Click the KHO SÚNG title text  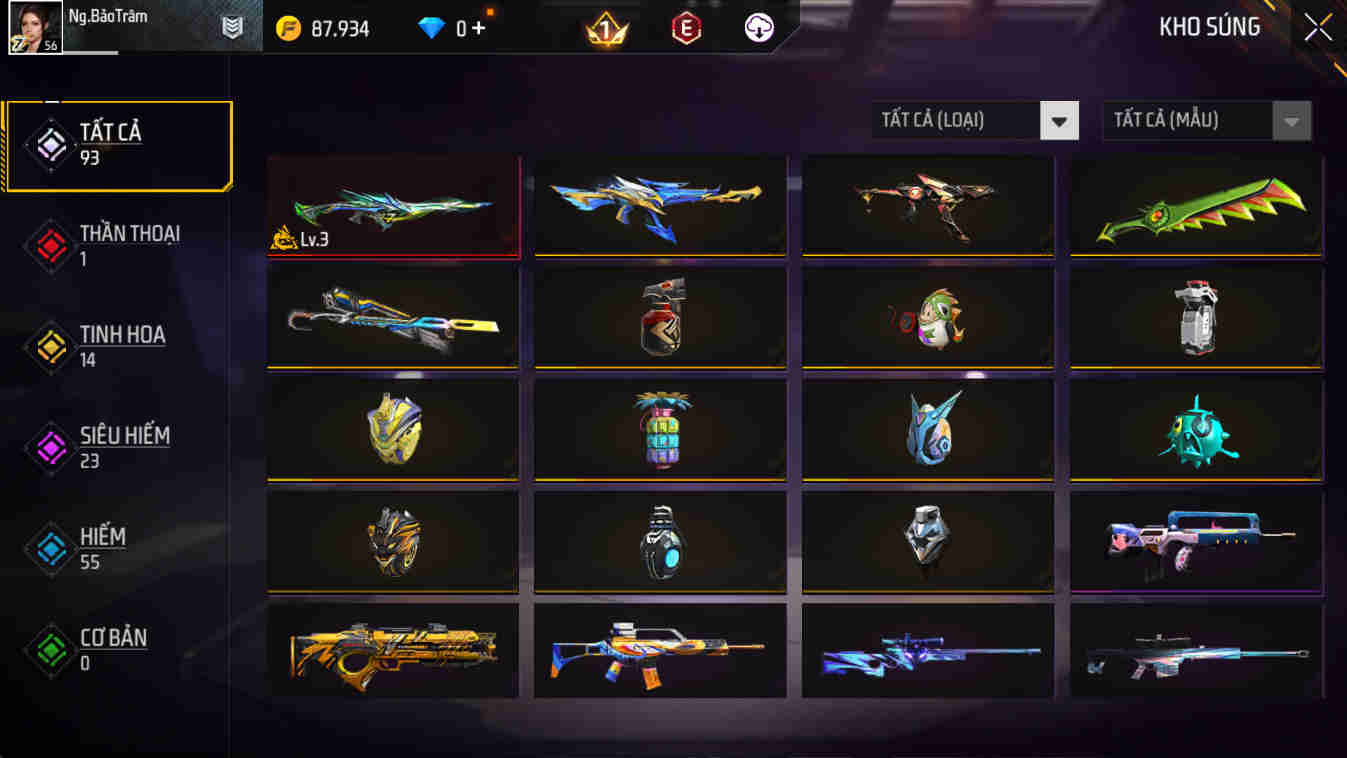pos(1209,27)
